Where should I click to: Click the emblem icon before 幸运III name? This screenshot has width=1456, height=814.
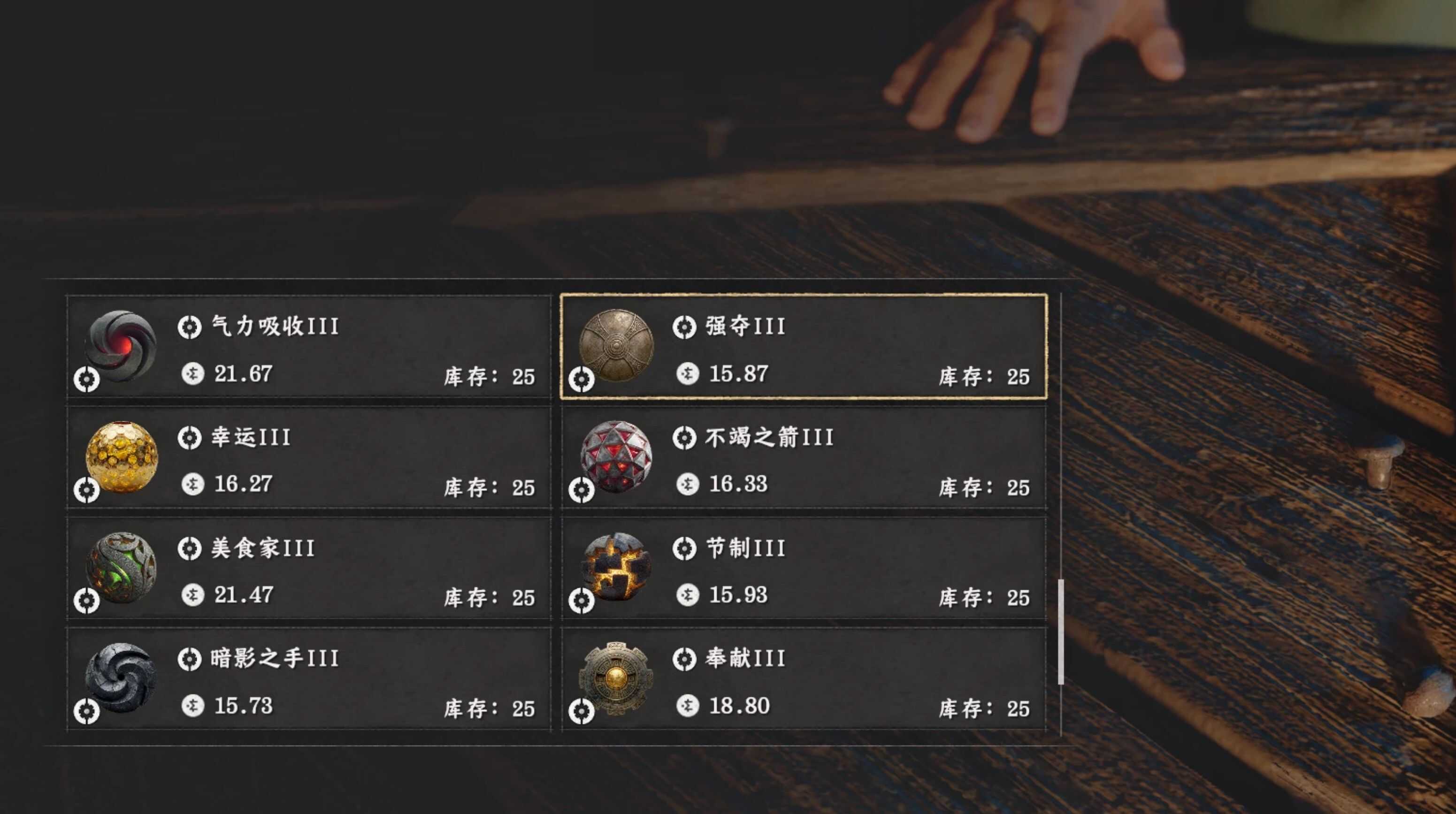pos(191,437)
